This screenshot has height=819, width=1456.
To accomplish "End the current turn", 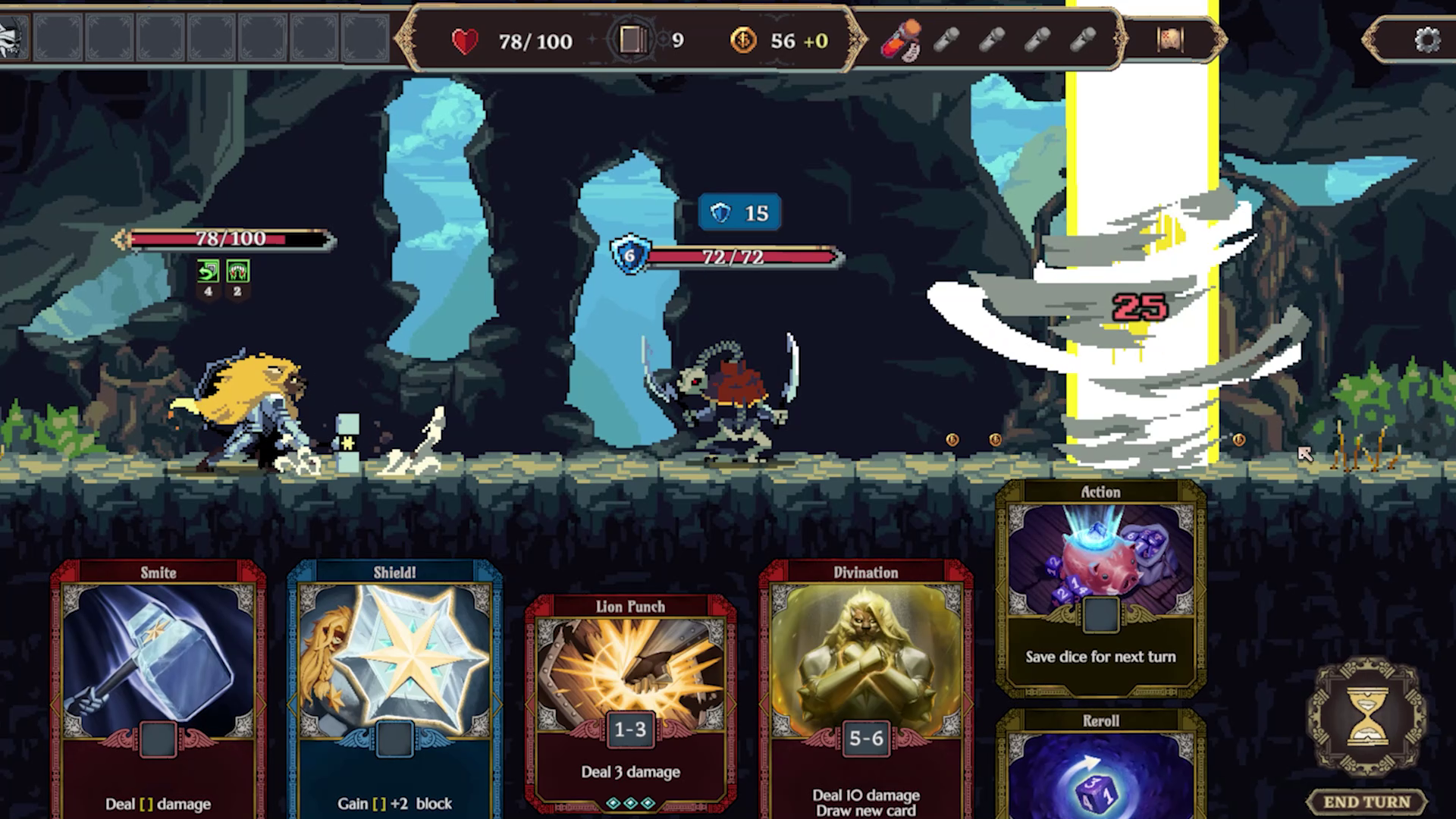I will pyautogui.click(x=1367, y=802).
